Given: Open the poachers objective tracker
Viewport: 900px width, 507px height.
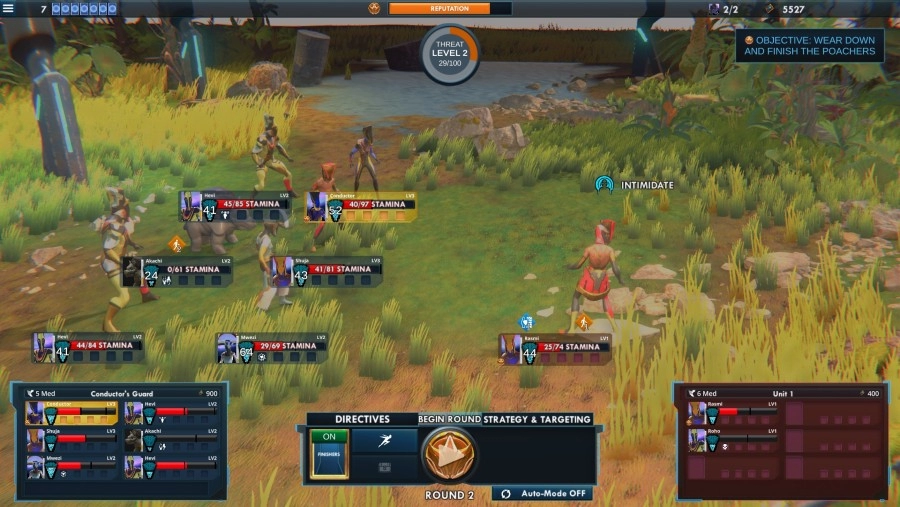Looking at the screenshot, I should [809, 46].
